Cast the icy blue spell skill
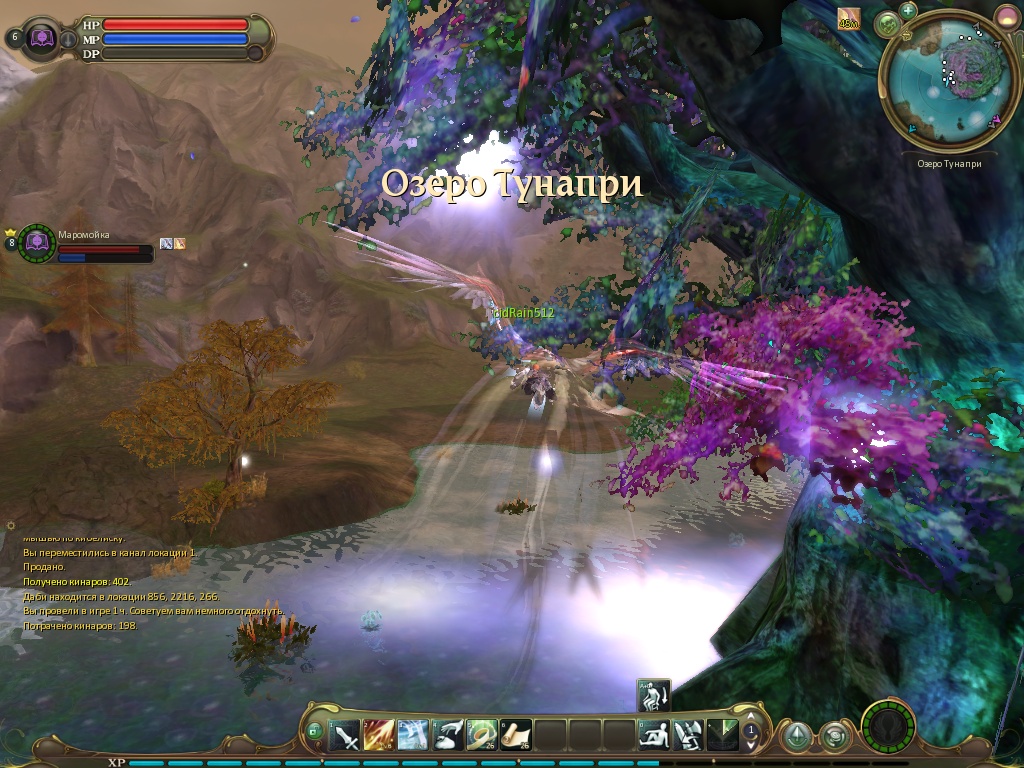 pyautogui.click(x=413, y=736)
